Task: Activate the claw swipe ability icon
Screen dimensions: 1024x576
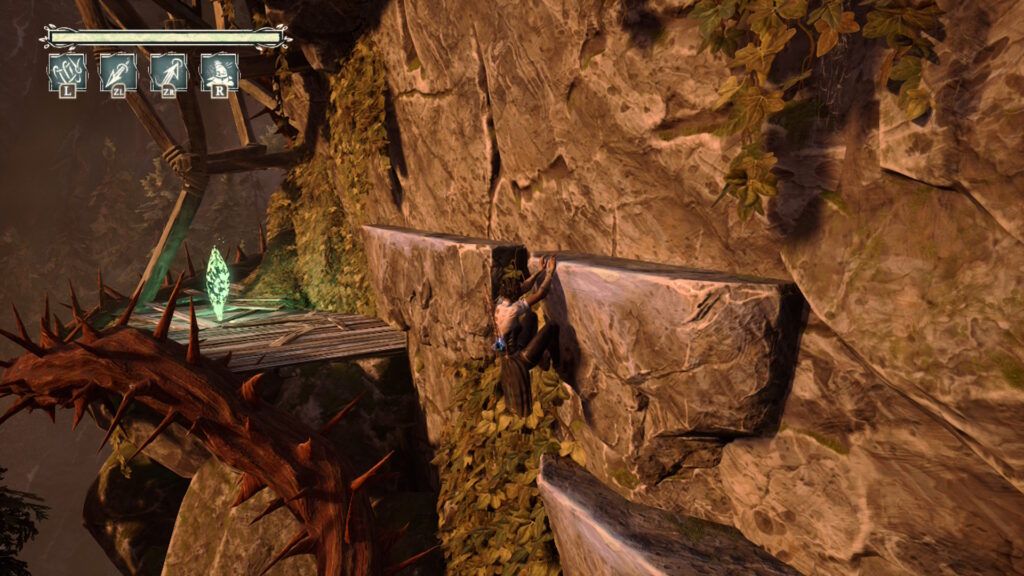Action: pyautogui.click(x=67, y=72)
